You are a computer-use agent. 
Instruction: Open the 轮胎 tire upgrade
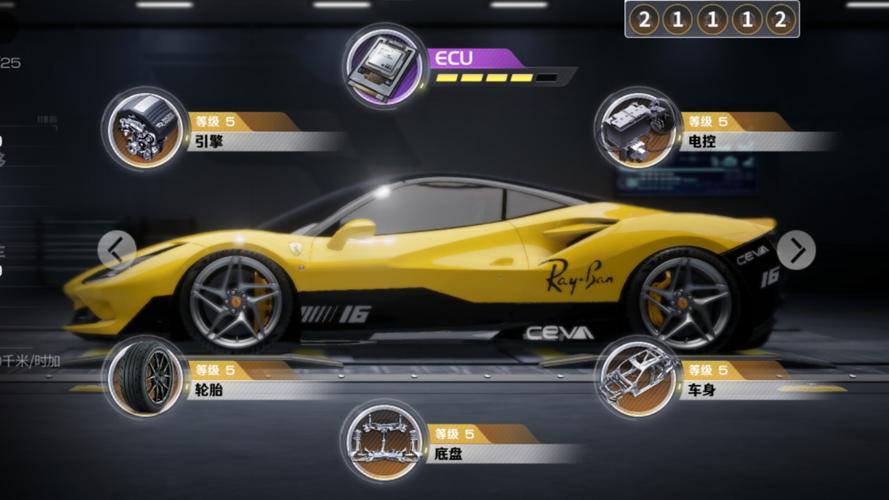click(x=145, y=377)
